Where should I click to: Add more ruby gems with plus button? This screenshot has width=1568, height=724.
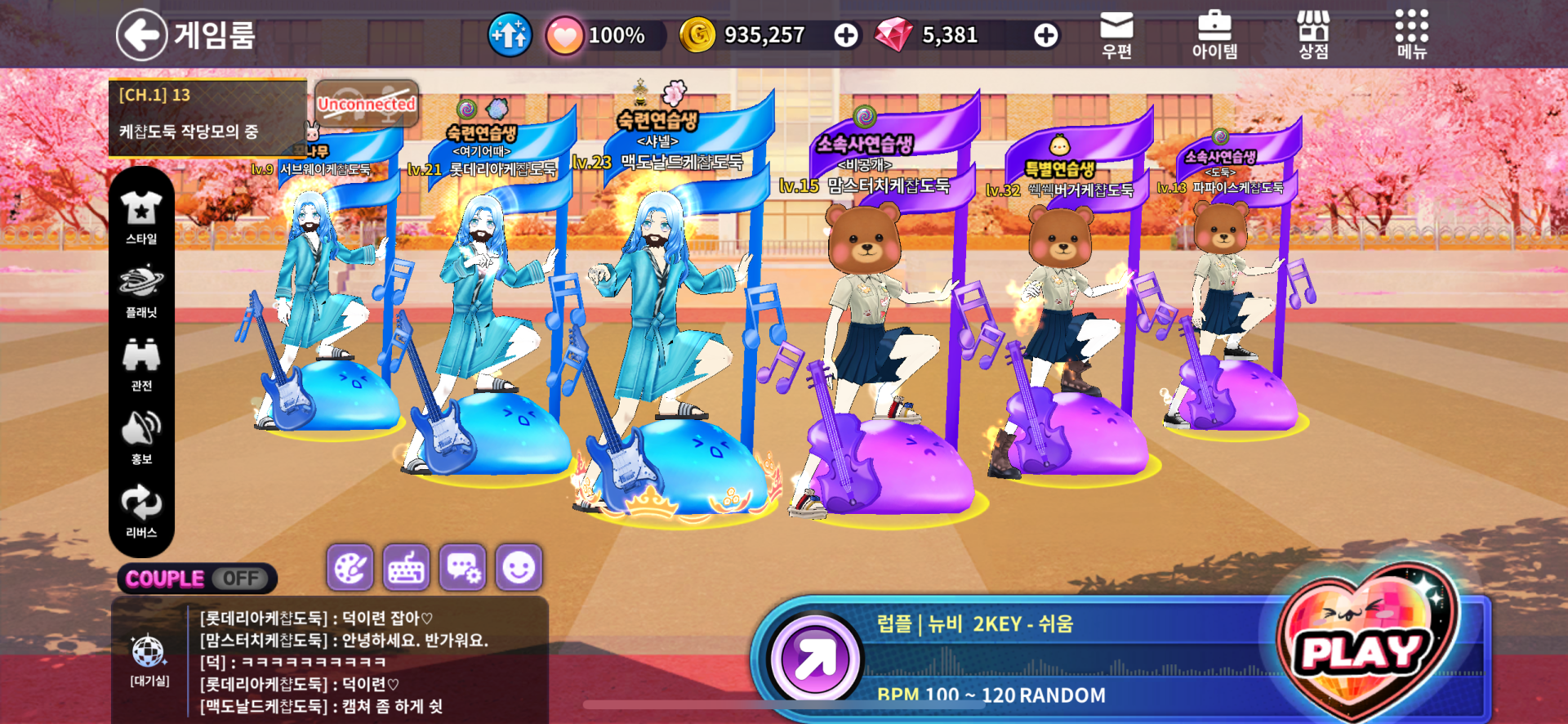tap(1045, 35)
